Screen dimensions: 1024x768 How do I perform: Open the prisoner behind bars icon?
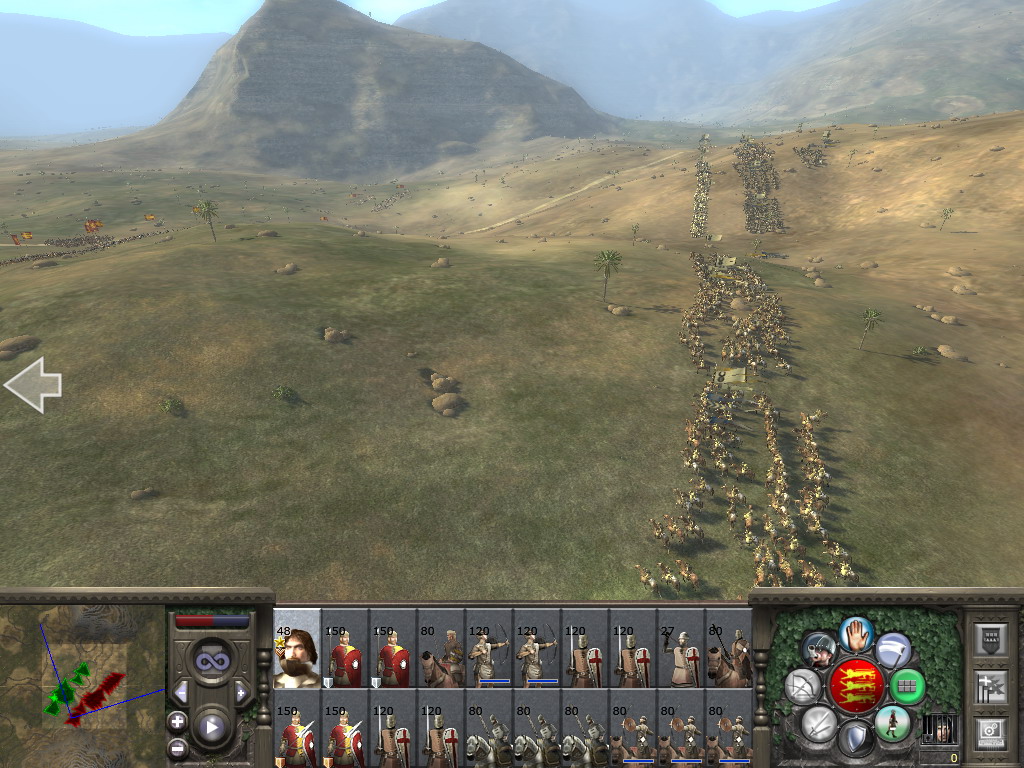click(938, 728)
